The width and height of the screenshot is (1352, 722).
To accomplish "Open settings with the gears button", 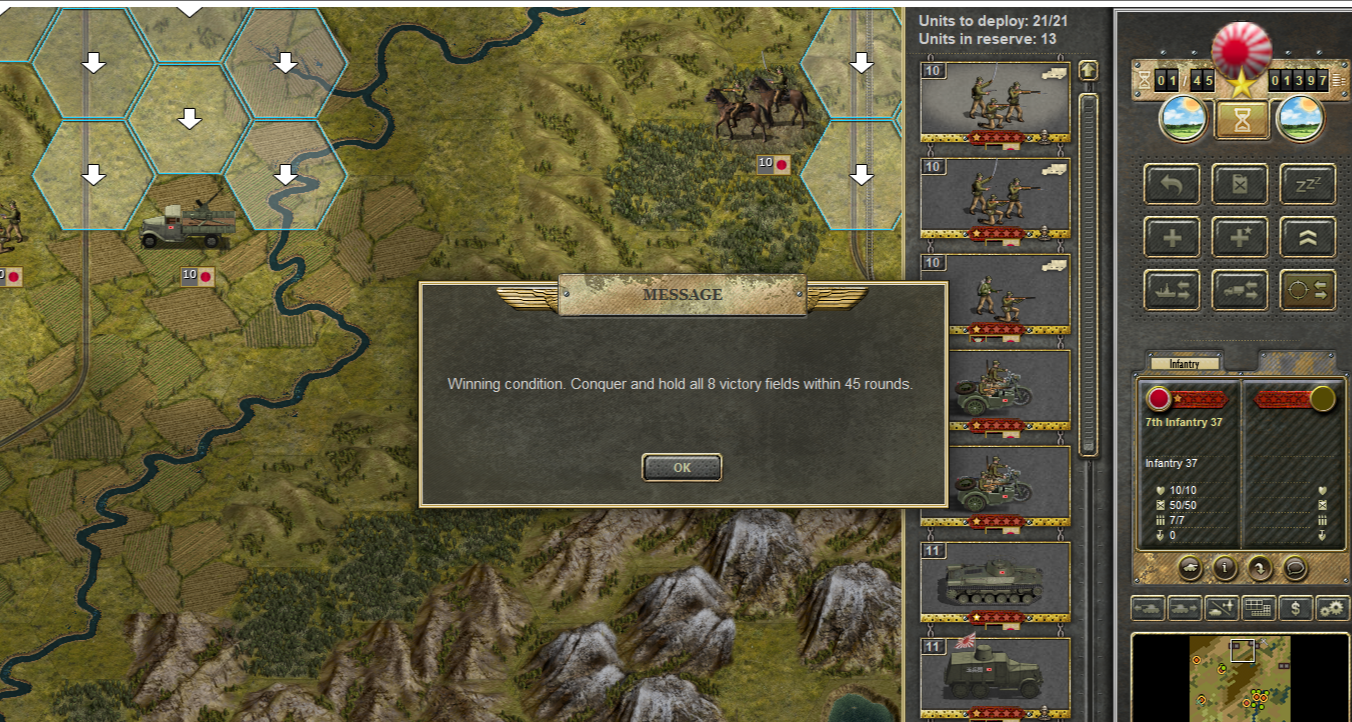I will click(x=1331, y=607).
